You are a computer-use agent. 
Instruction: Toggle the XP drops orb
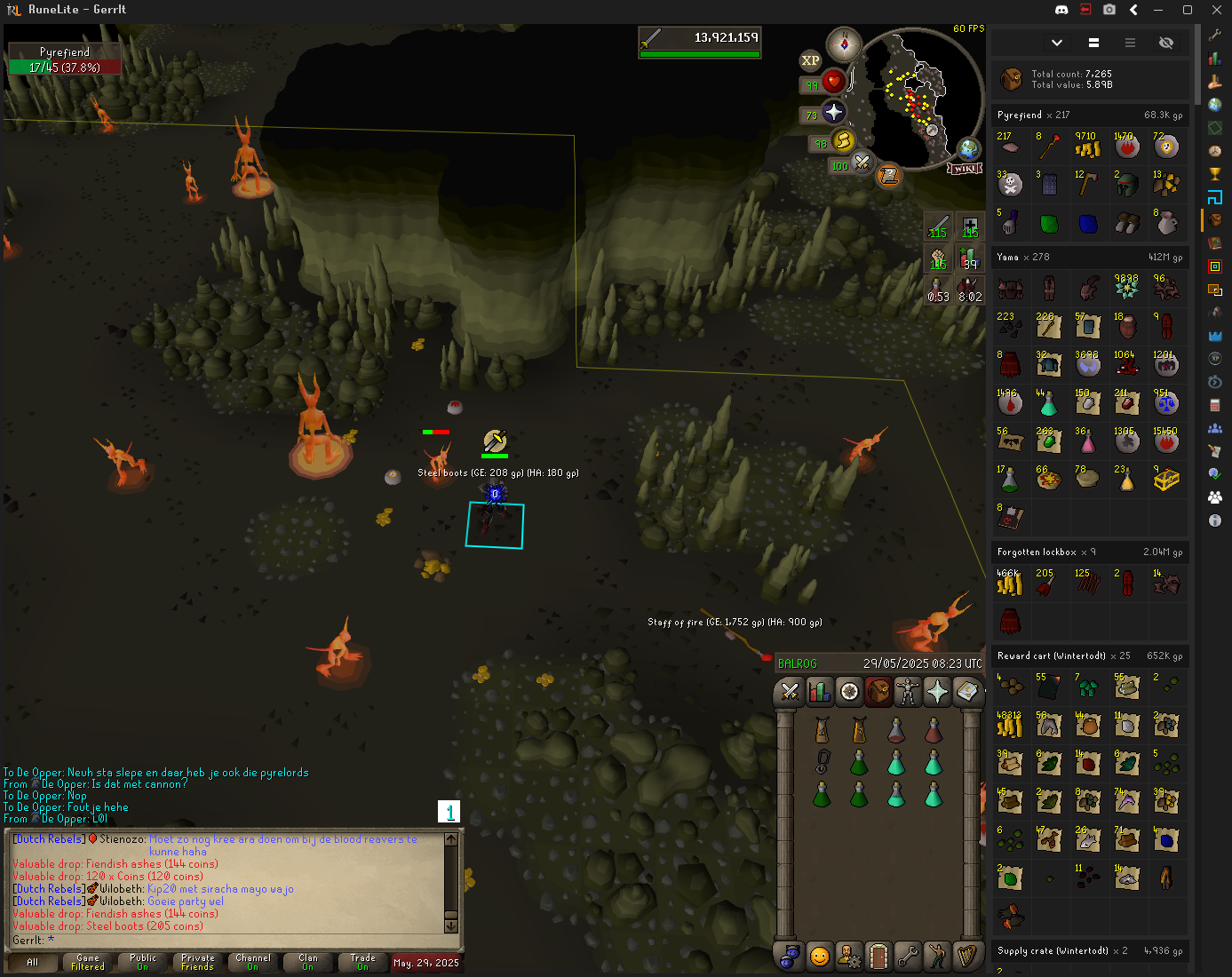coord(810,61)
